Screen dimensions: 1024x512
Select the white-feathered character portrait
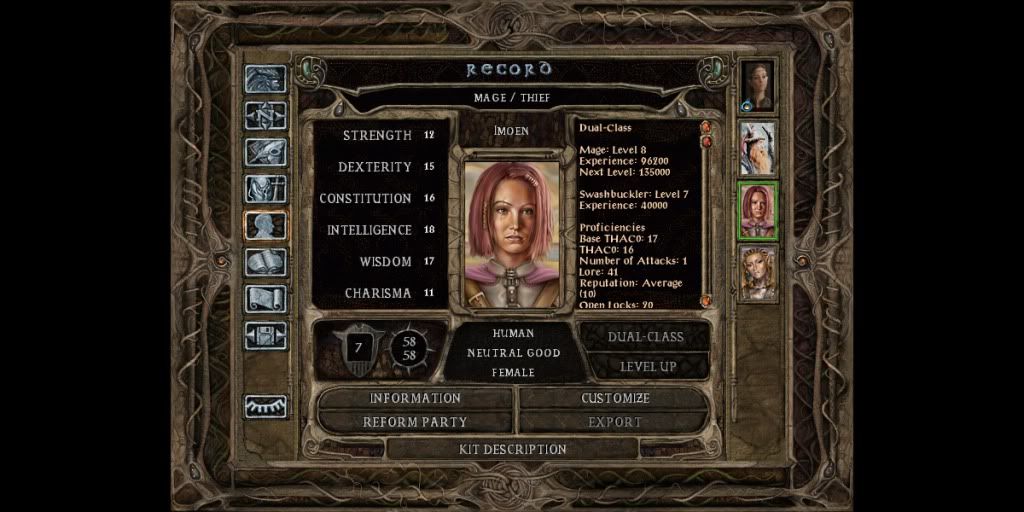click(758, 148)
